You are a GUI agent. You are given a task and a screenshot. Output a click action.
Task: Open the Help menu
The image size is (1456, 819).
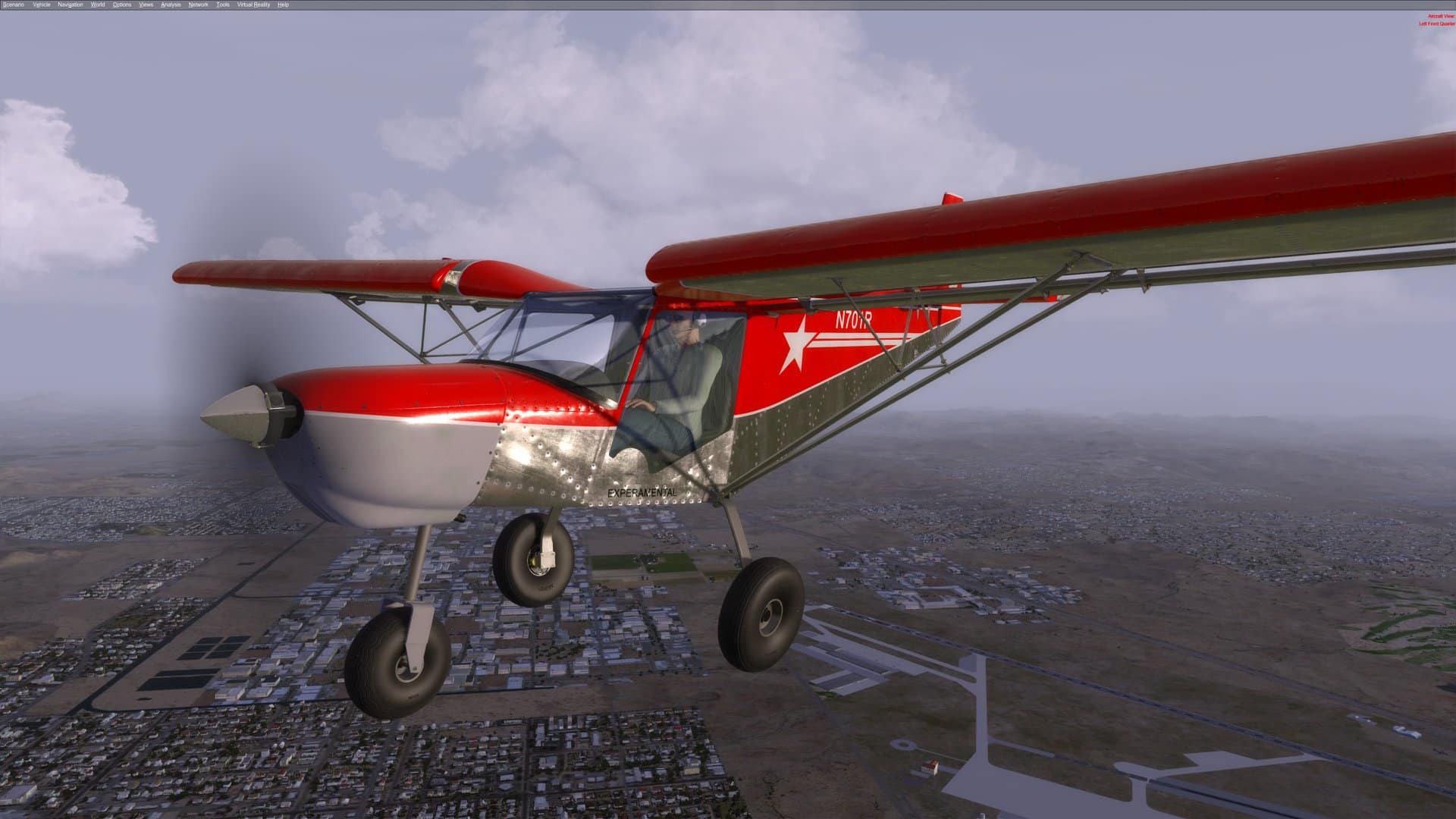(282, 4)
